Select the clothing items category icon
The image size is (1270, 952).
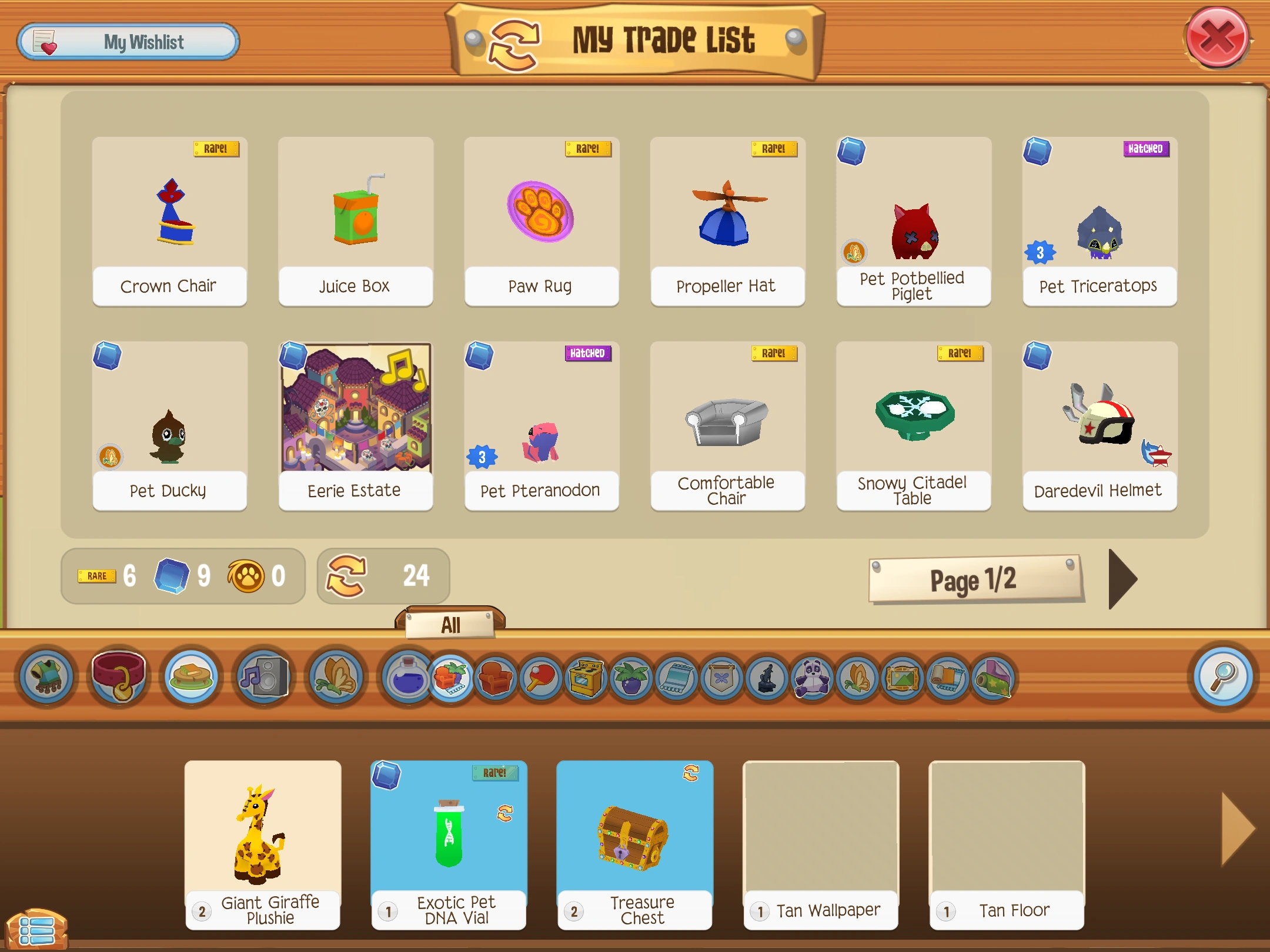[48, 678]
